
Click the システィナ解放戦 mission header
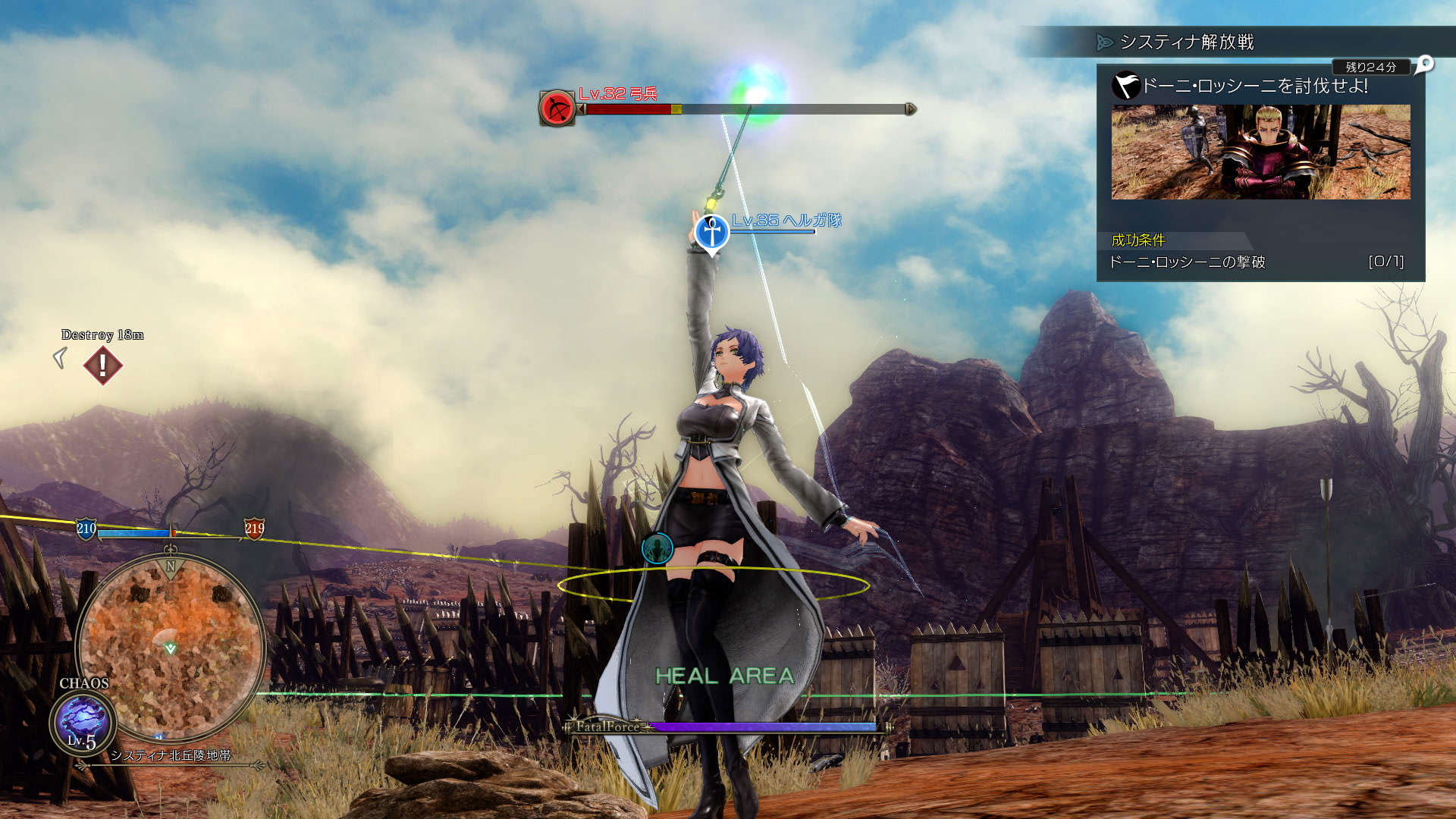pyautogui.click(x=1187, y=42)
